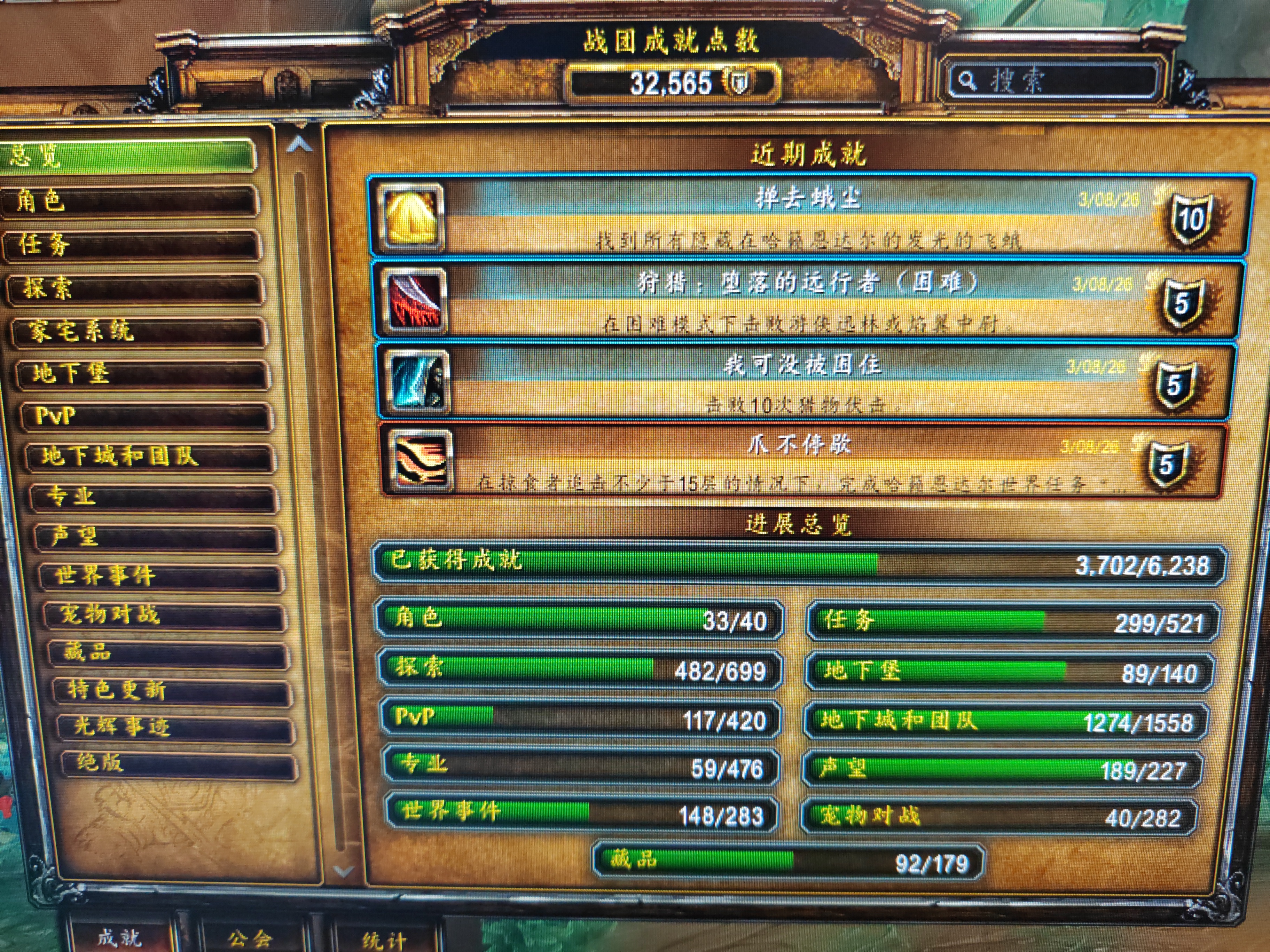Open the 任务 category in the sidebar

click(135, 245)
